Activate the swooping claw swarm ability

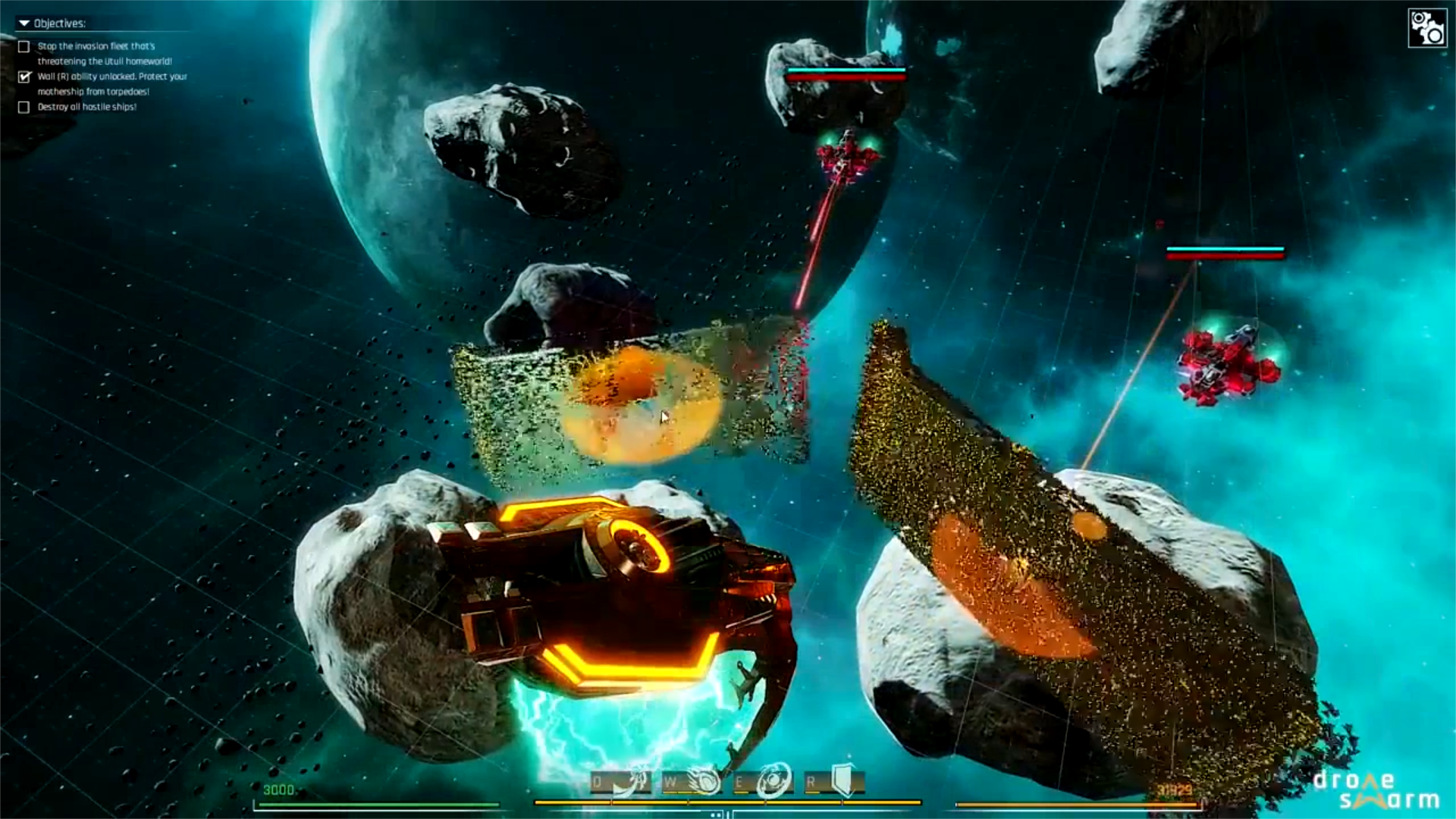631,782
